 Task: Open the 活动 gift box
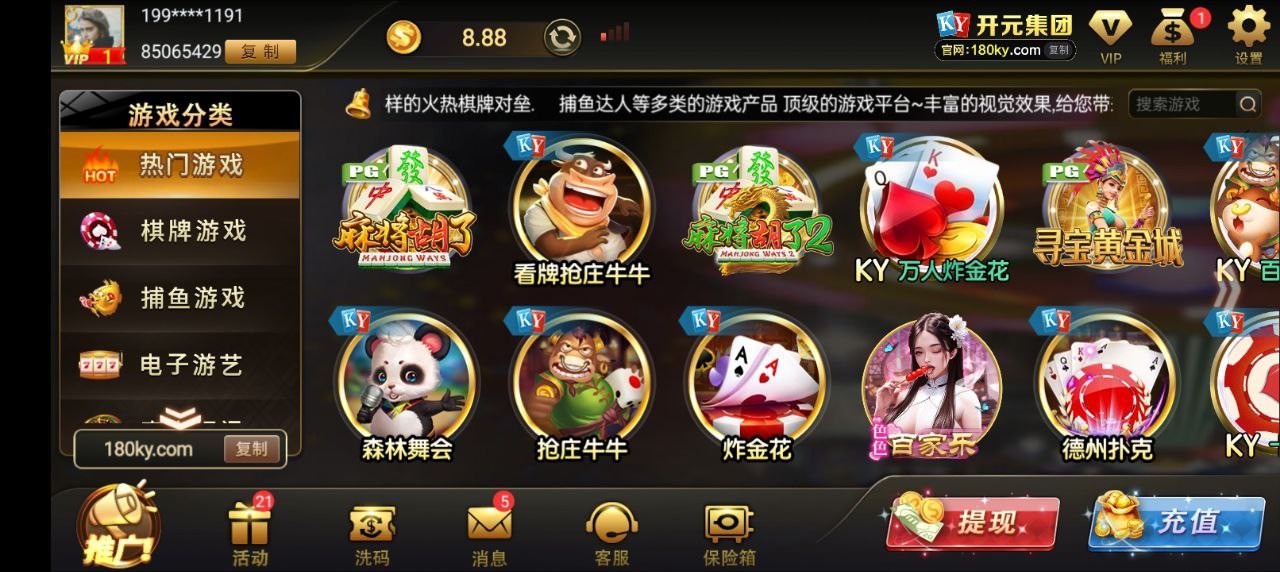pyautogui.click(x=250, y=531)
